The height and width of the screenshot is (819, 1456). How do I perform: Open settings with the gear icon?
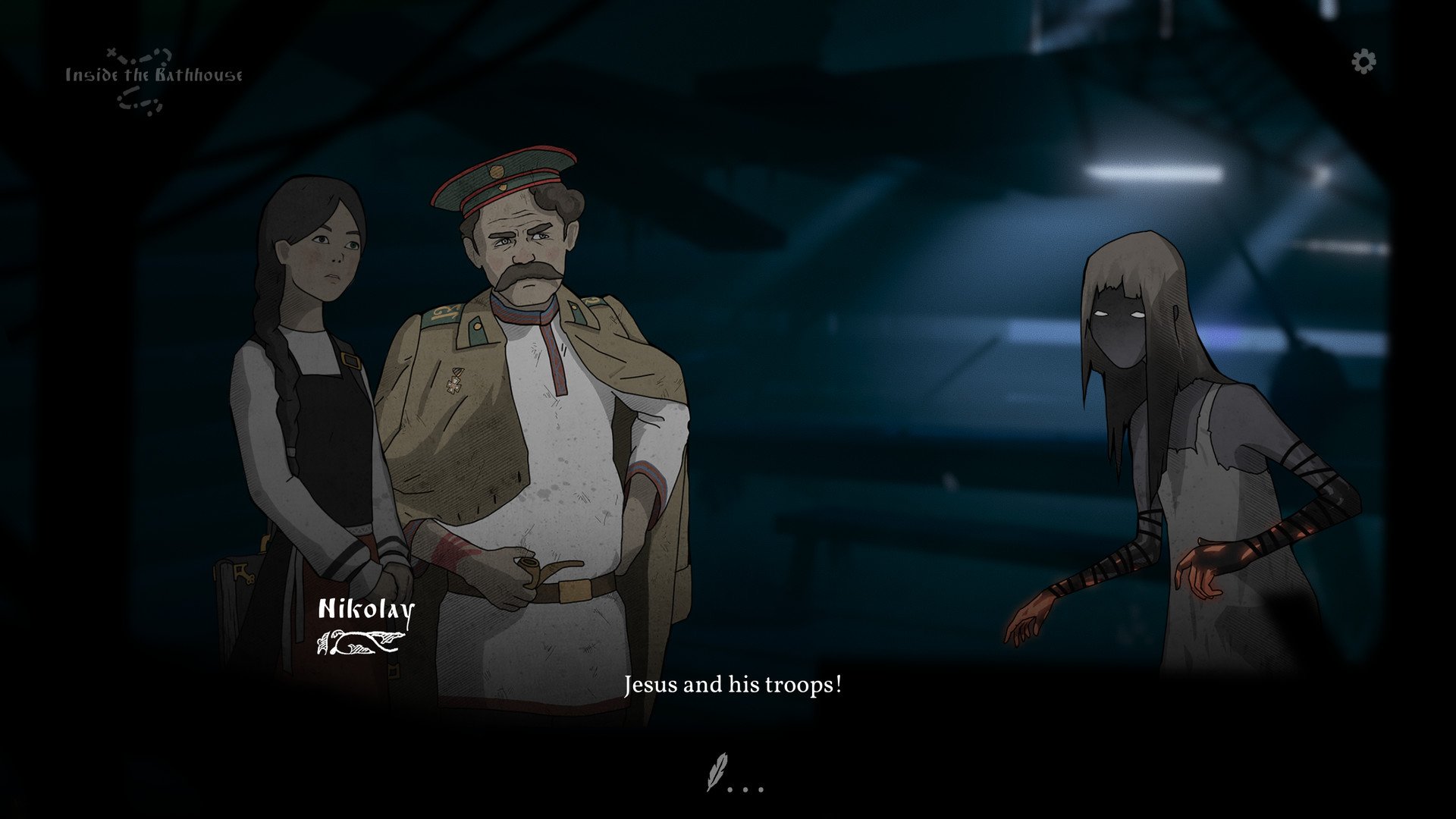tap(1363, 61)
